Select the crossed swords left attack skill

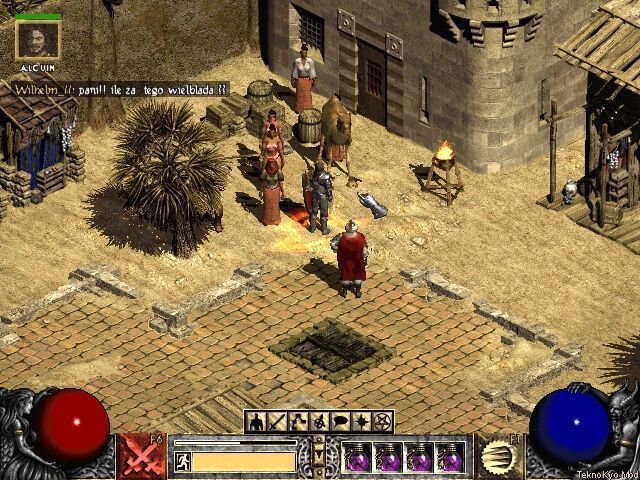(142, 456)
